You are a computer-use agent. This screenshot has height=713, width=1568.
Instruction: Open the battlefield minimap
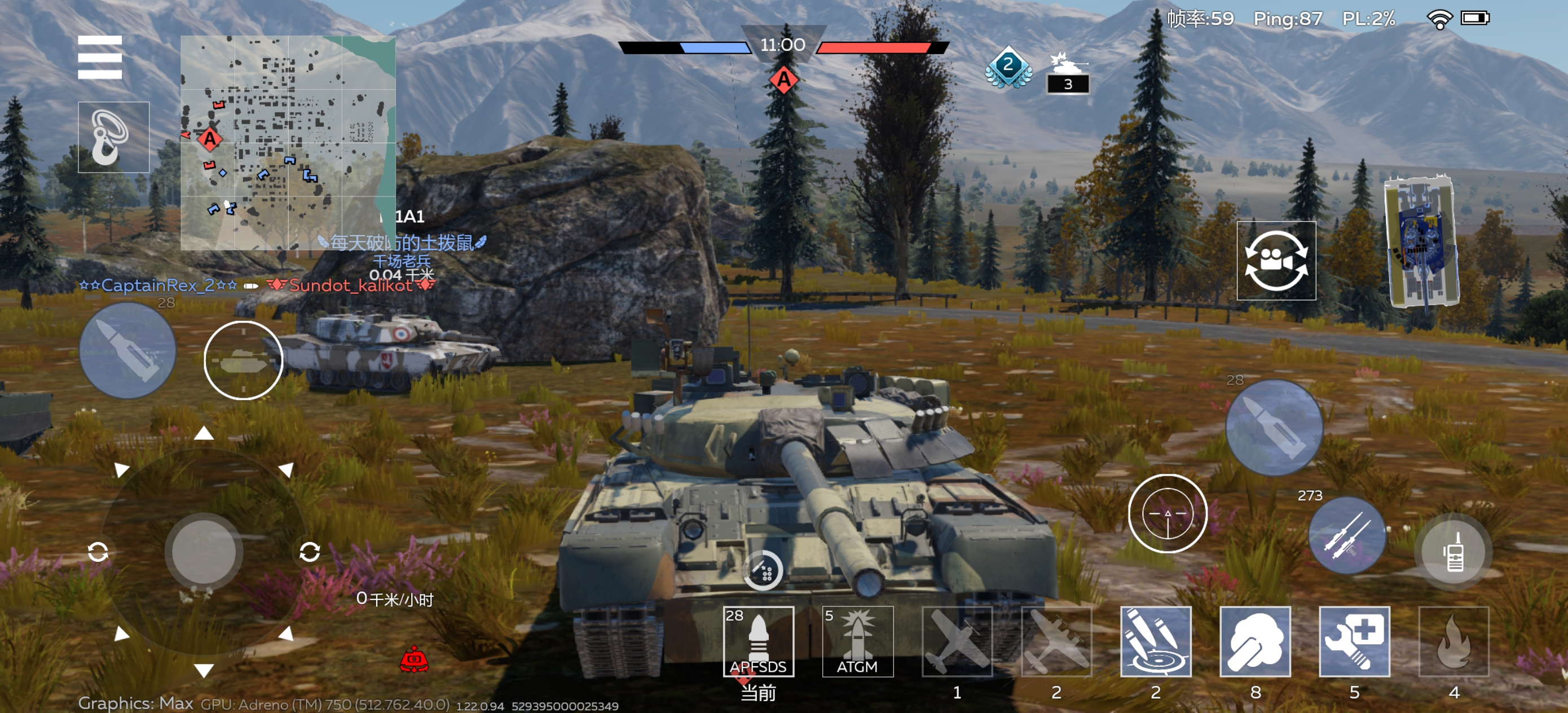click(288, 143)
